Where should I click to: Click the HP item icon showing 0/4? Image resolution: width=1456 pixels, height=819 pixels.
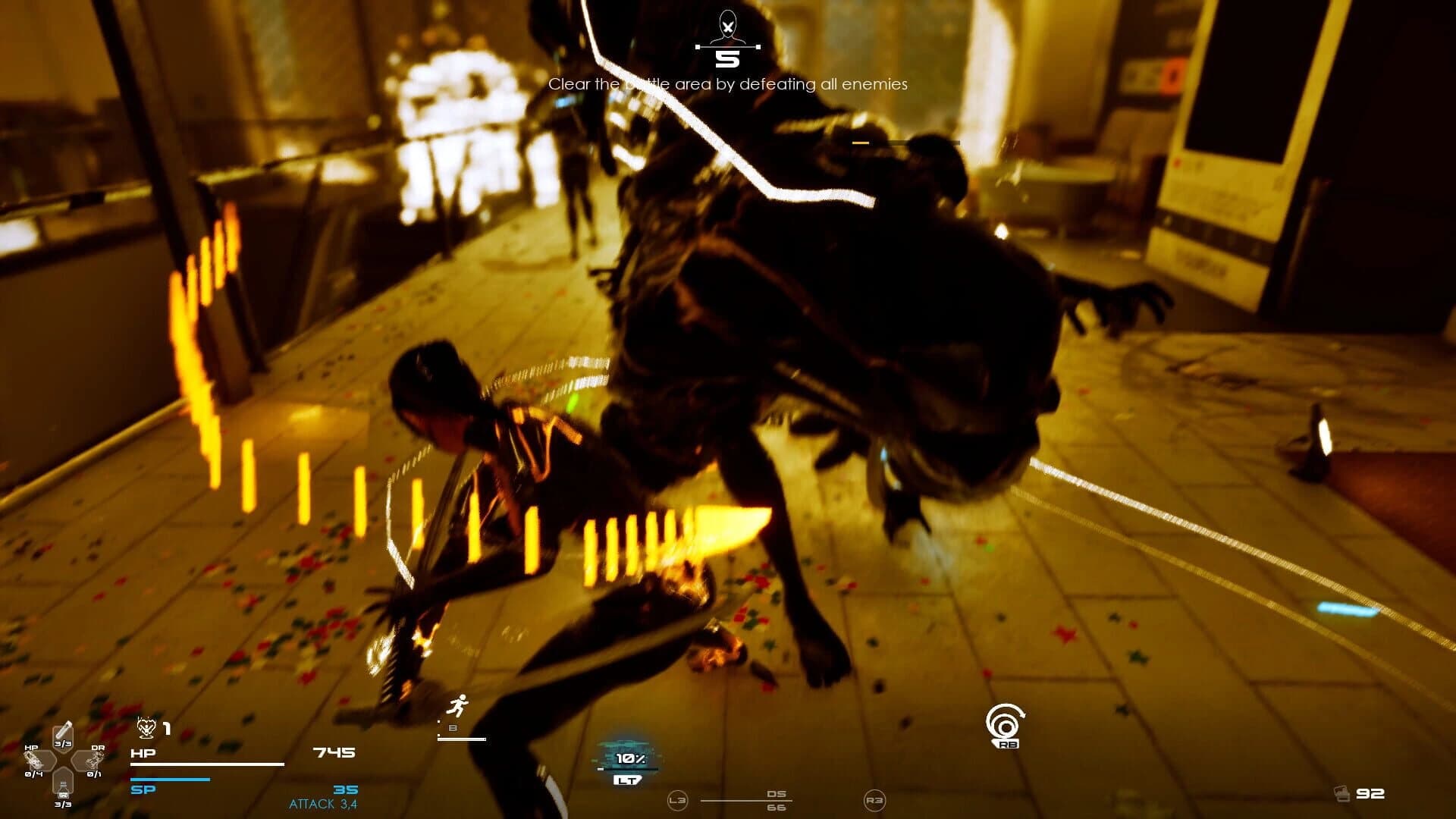34,761
